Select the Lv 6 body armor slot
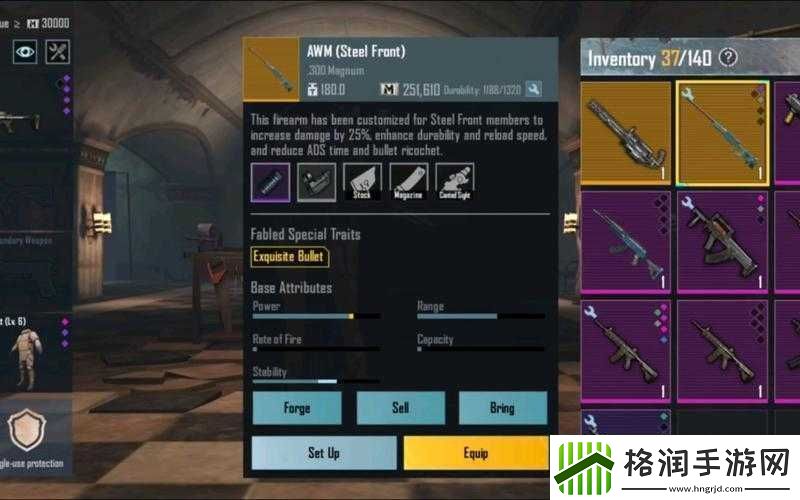 click(26, 346)
